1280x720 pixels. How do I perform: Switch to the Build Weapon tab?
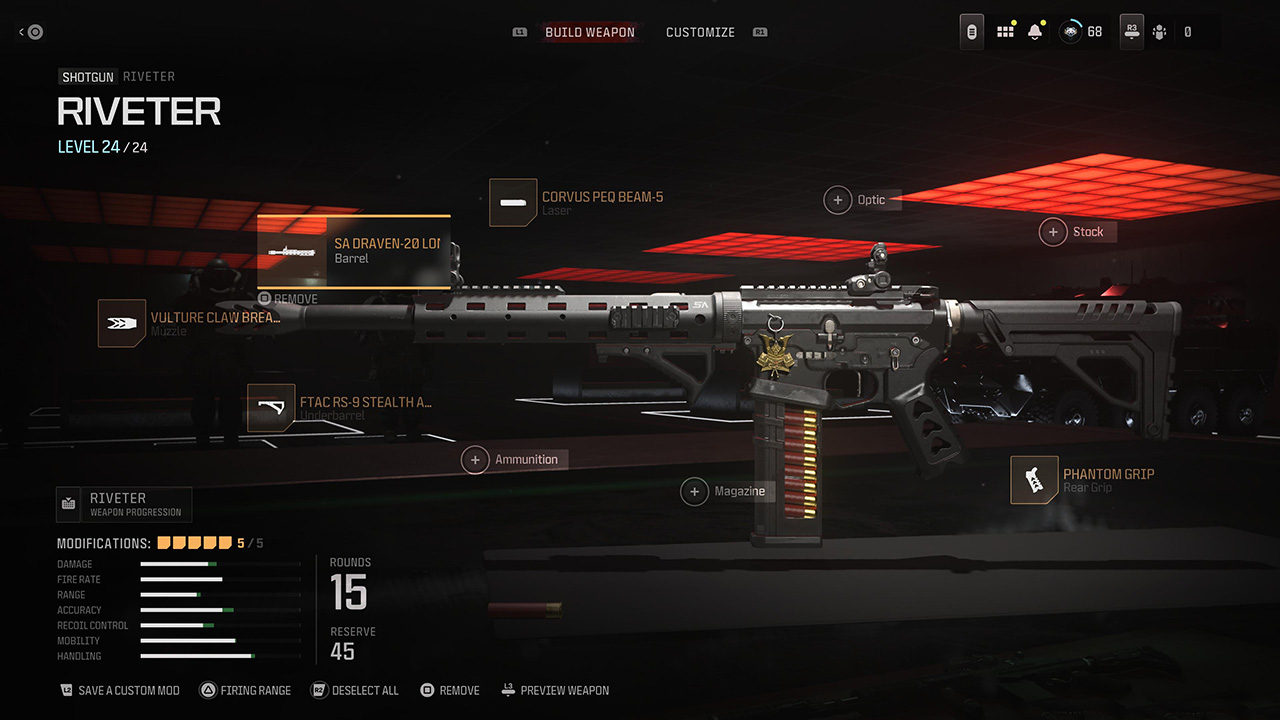[589, 32]
